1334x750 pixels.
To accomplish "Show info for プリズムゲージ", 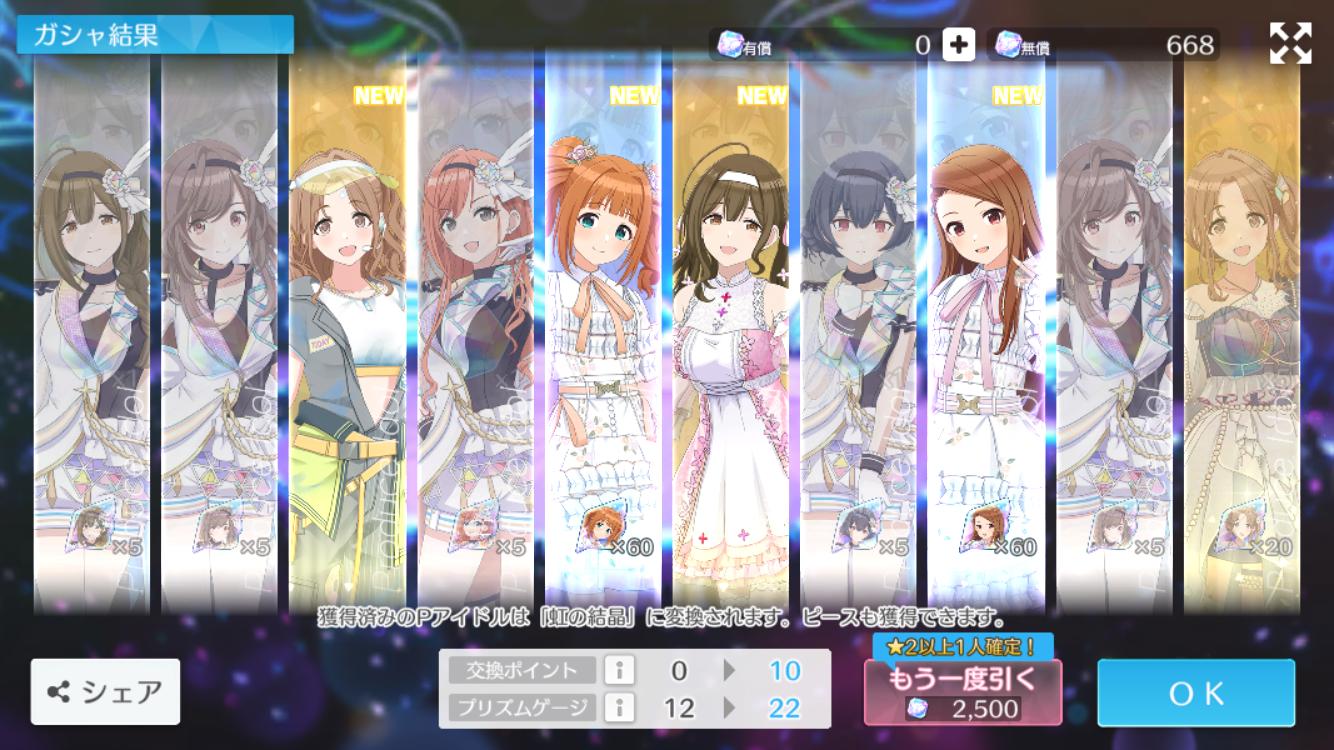I will click(x=619, y=707).
